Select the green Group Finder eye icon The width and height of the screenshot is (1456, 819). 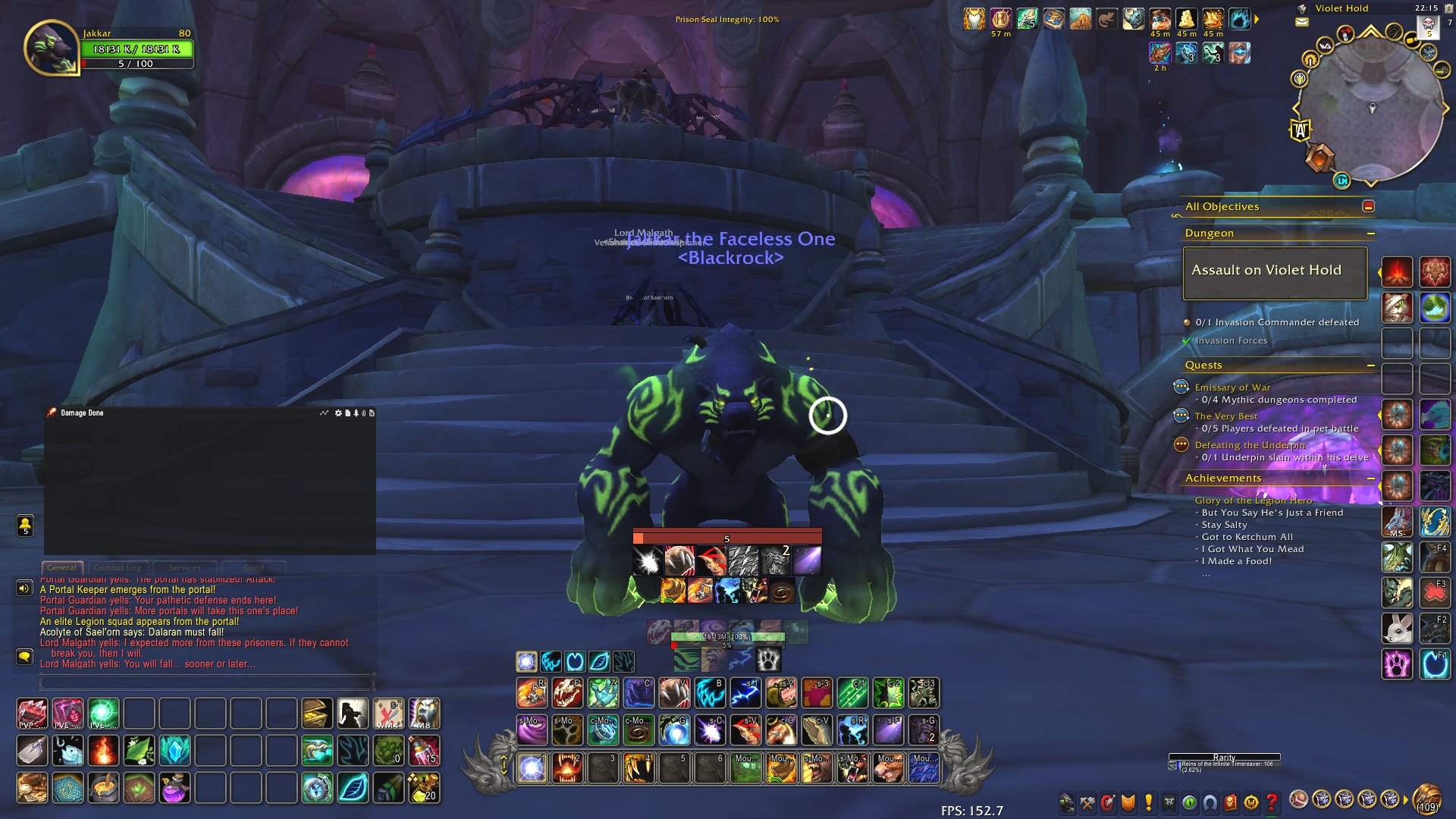click(x=1189, y=802)
